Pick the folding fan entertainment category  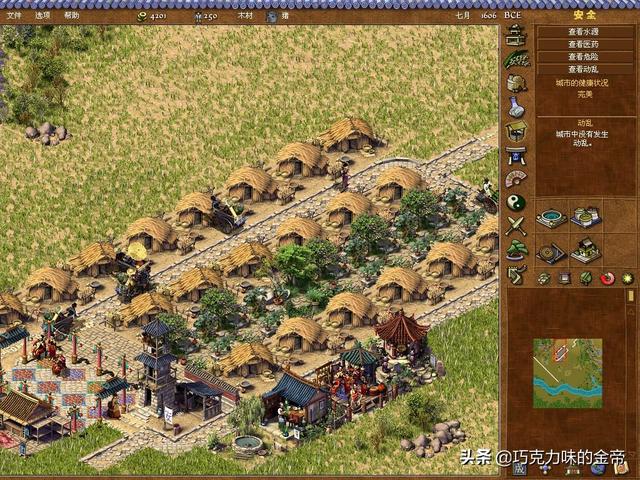(516, 179)
